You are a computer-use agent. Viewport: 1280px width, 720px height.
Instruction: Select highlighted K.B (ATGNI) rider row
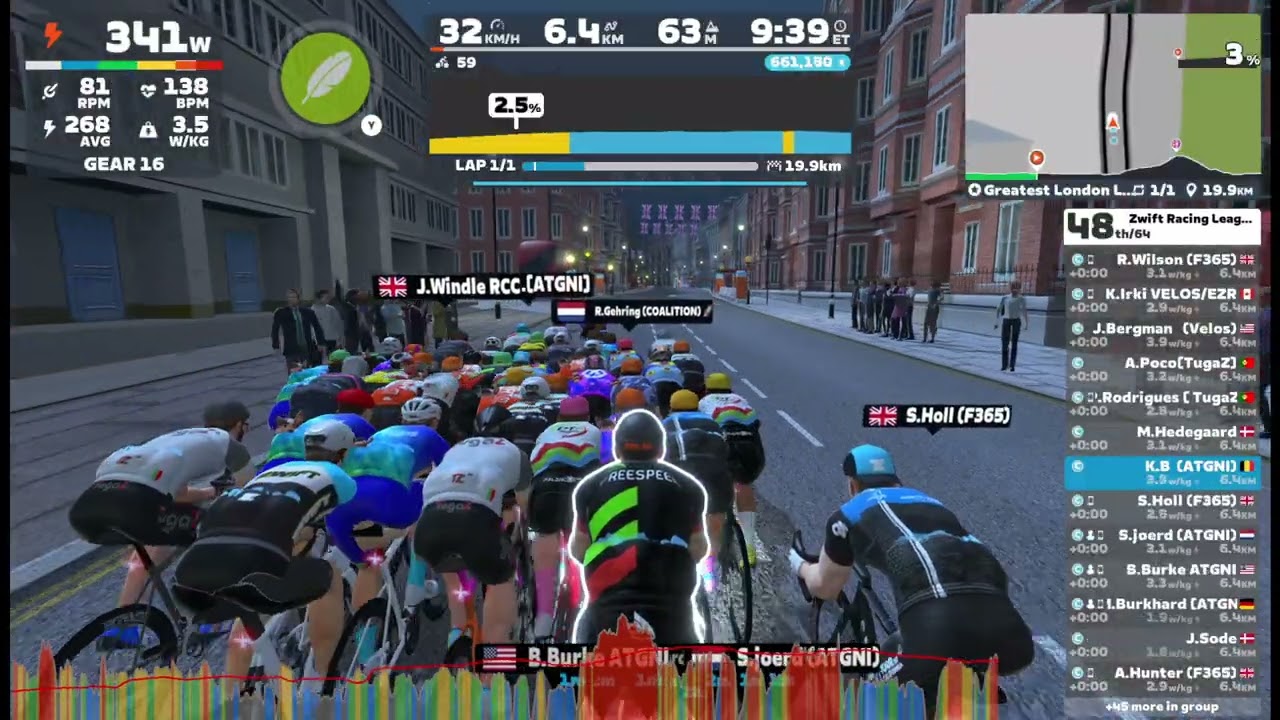coord(1162,472)
